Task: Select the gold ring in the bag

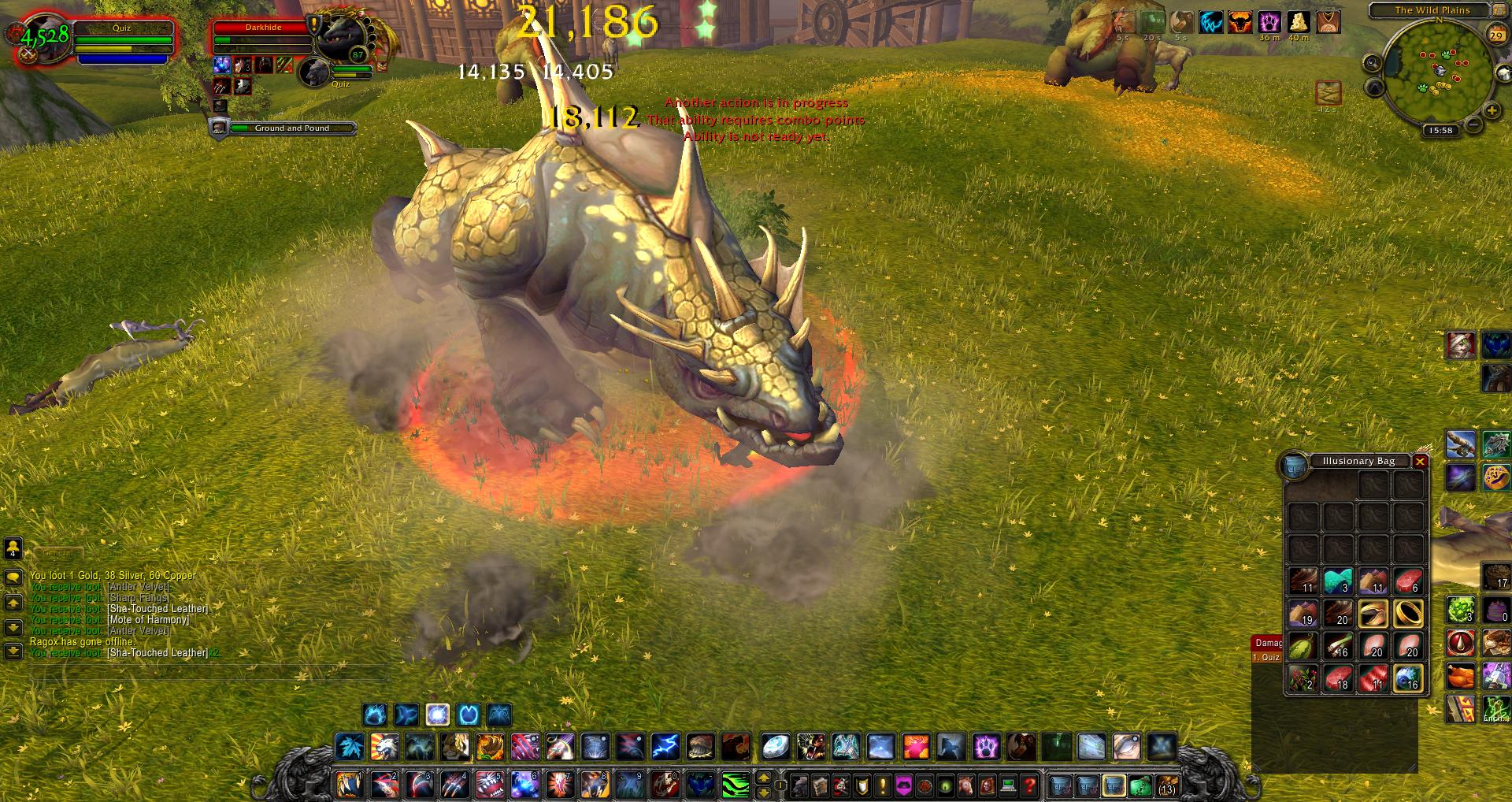Action: [x=1408, y=612]
